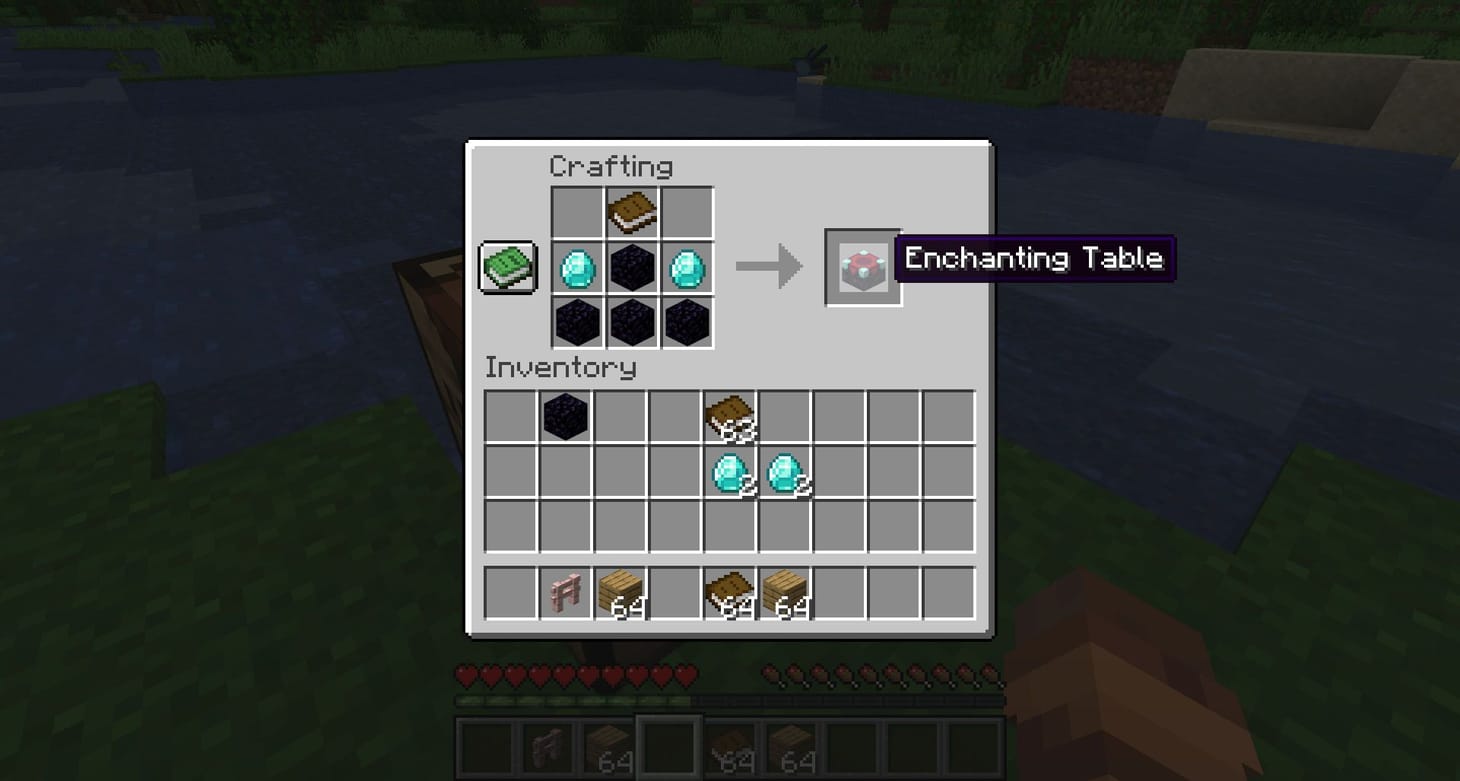Open the green Recipe Book

click(506, 267)
